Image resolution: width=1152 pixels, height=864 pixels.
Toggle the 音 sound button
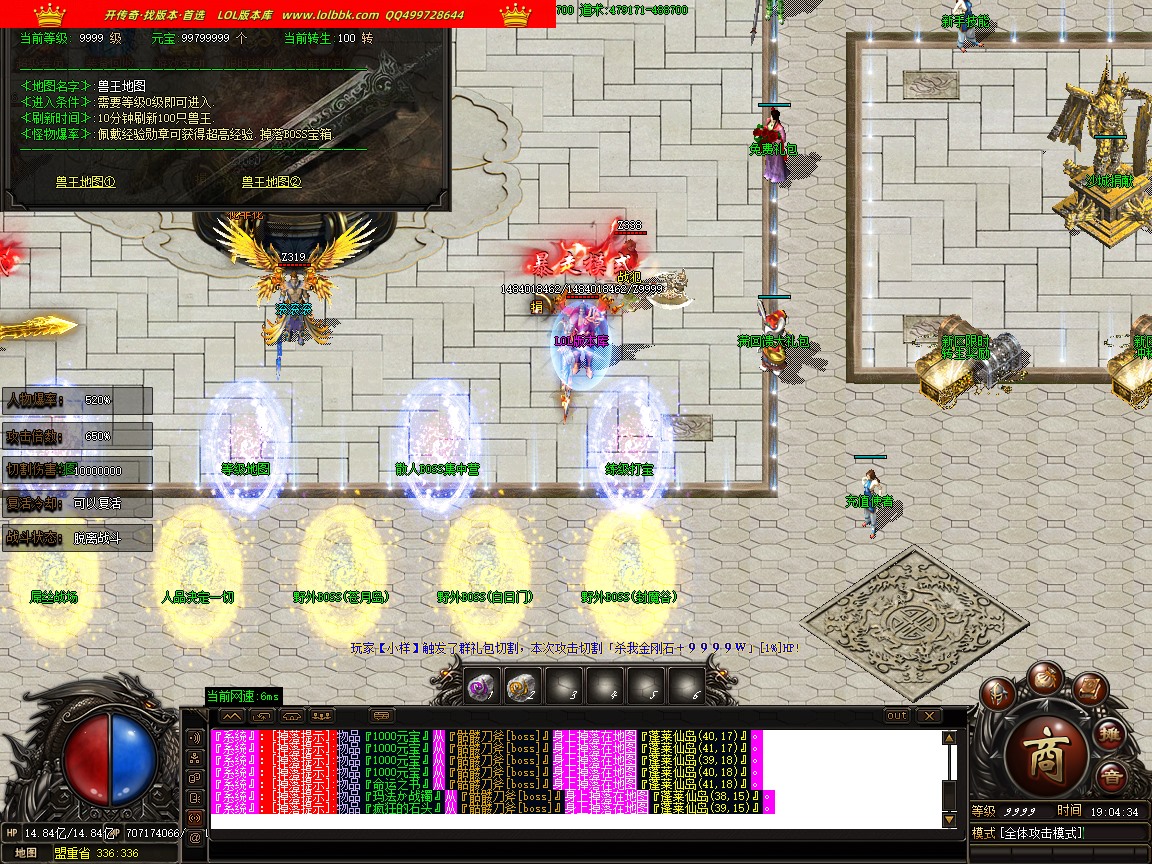[1110, 778]
